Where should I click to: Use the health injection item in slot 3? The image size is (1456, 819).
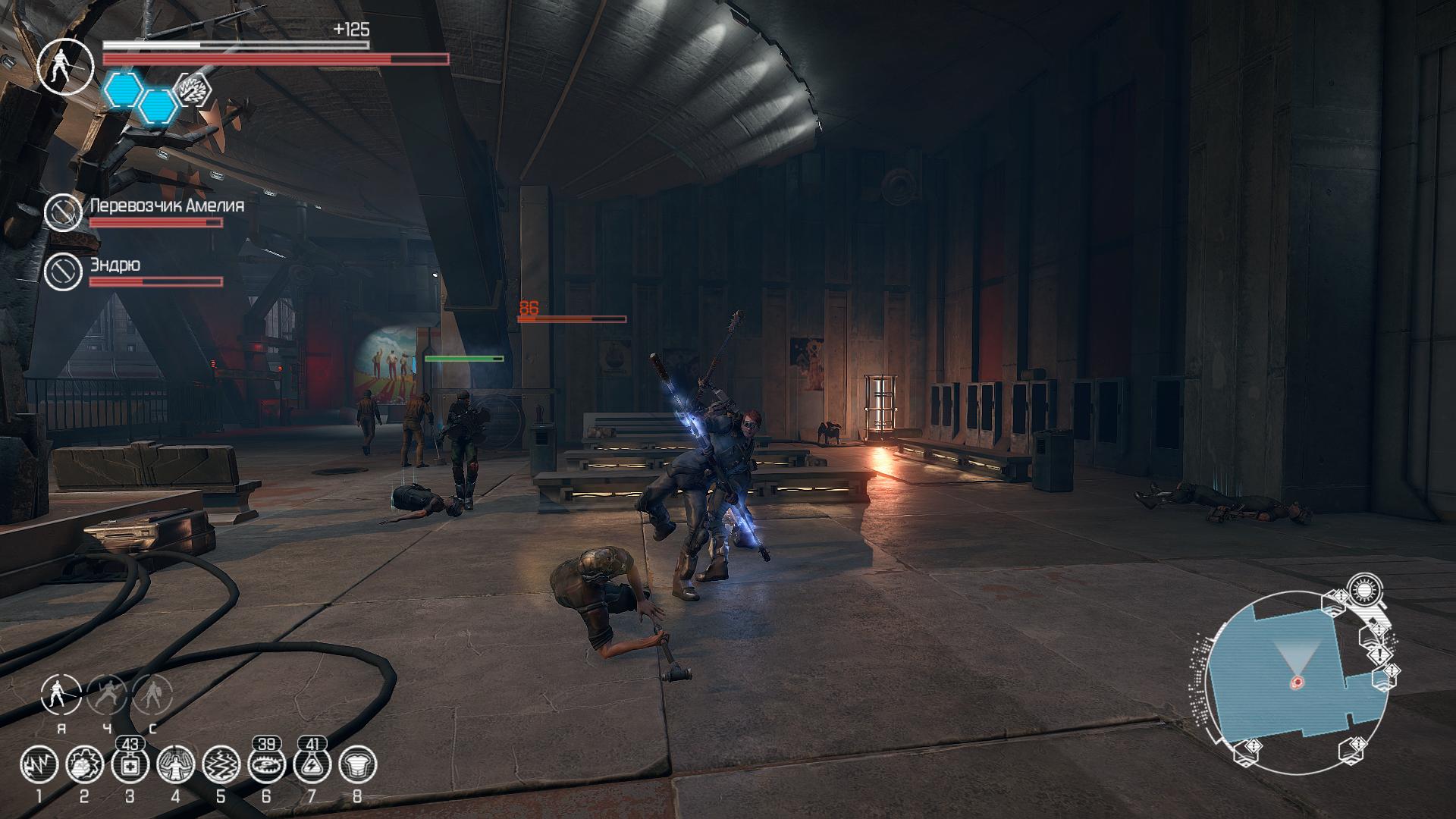130,766
